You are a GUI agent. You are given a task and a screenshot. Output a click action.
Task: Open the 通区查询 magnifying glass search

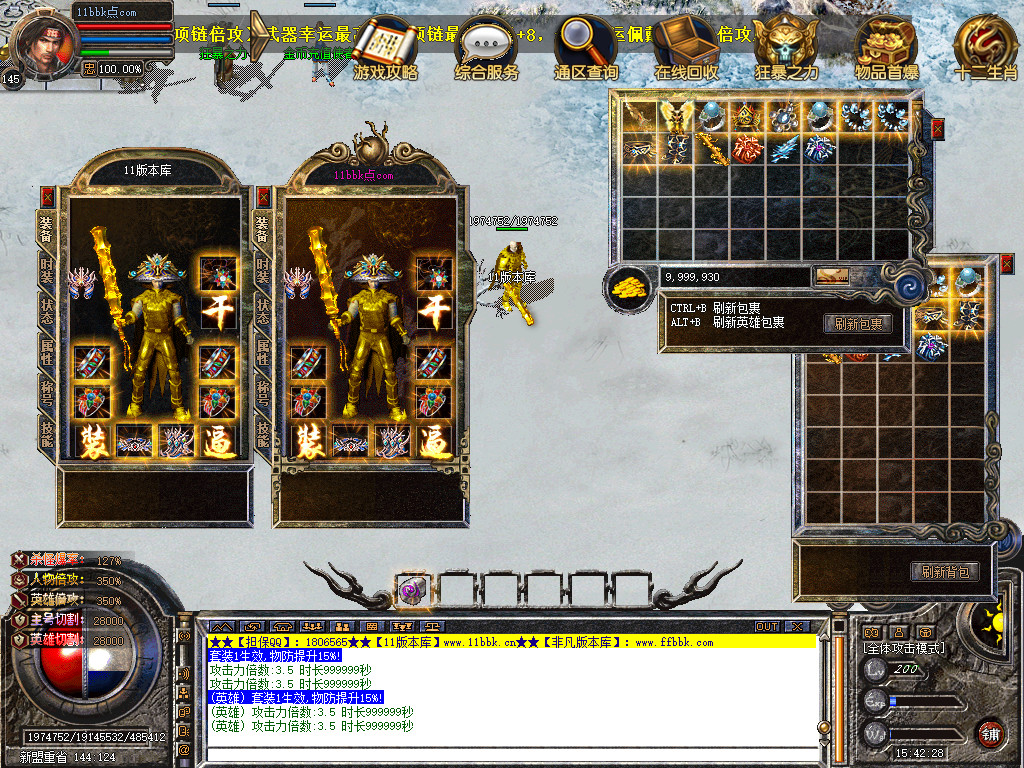587,45
